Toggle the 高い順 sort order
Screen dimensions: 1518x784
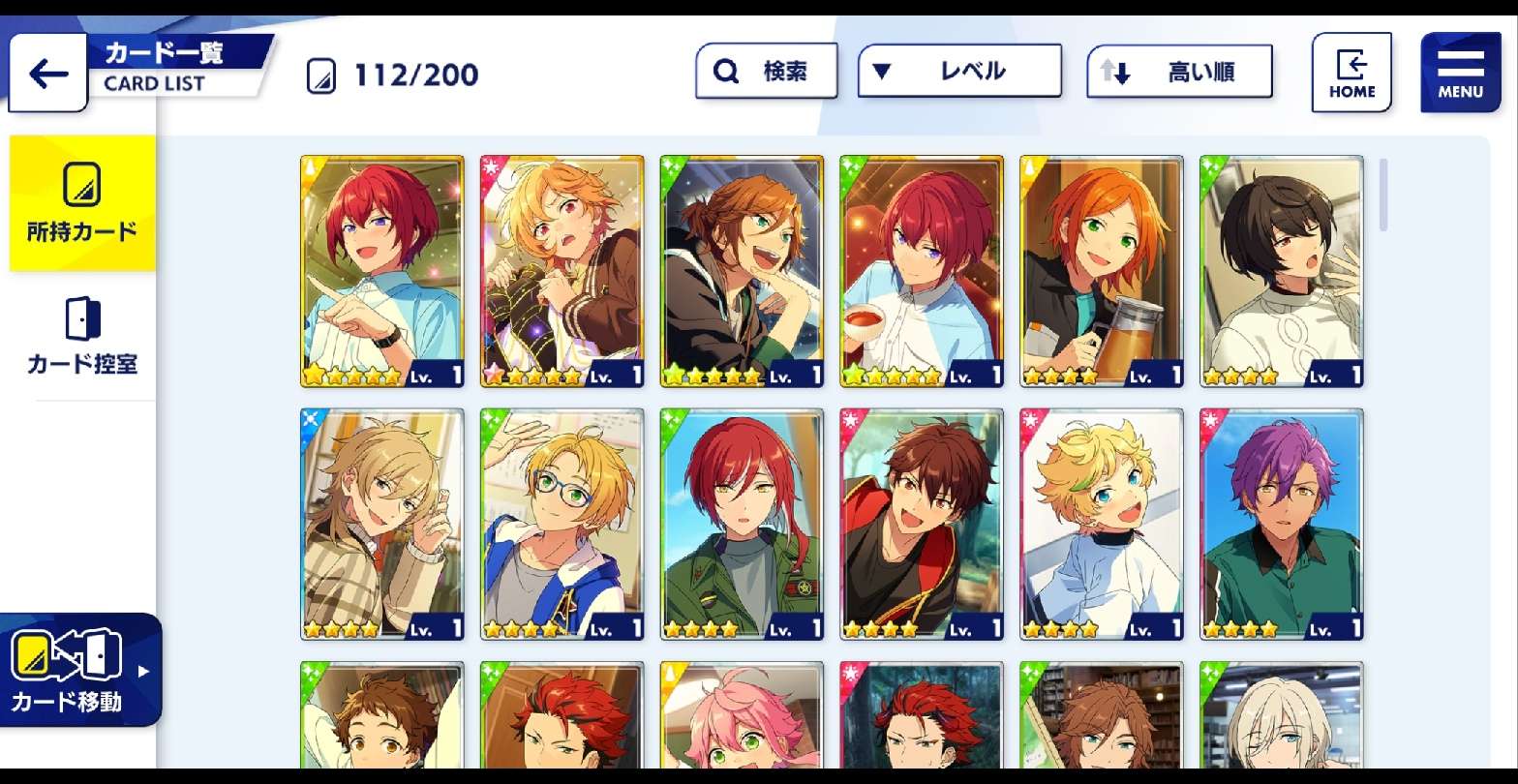click(1179, 72)
